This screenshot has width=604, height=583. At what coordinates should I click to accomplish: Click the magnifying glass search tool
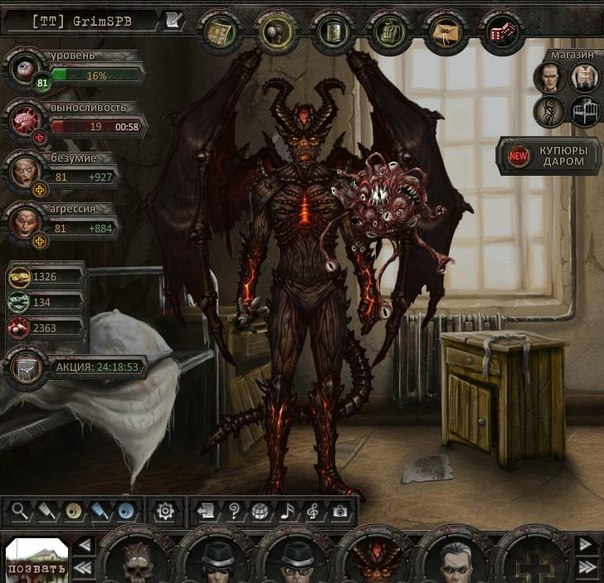click(19, 511)
